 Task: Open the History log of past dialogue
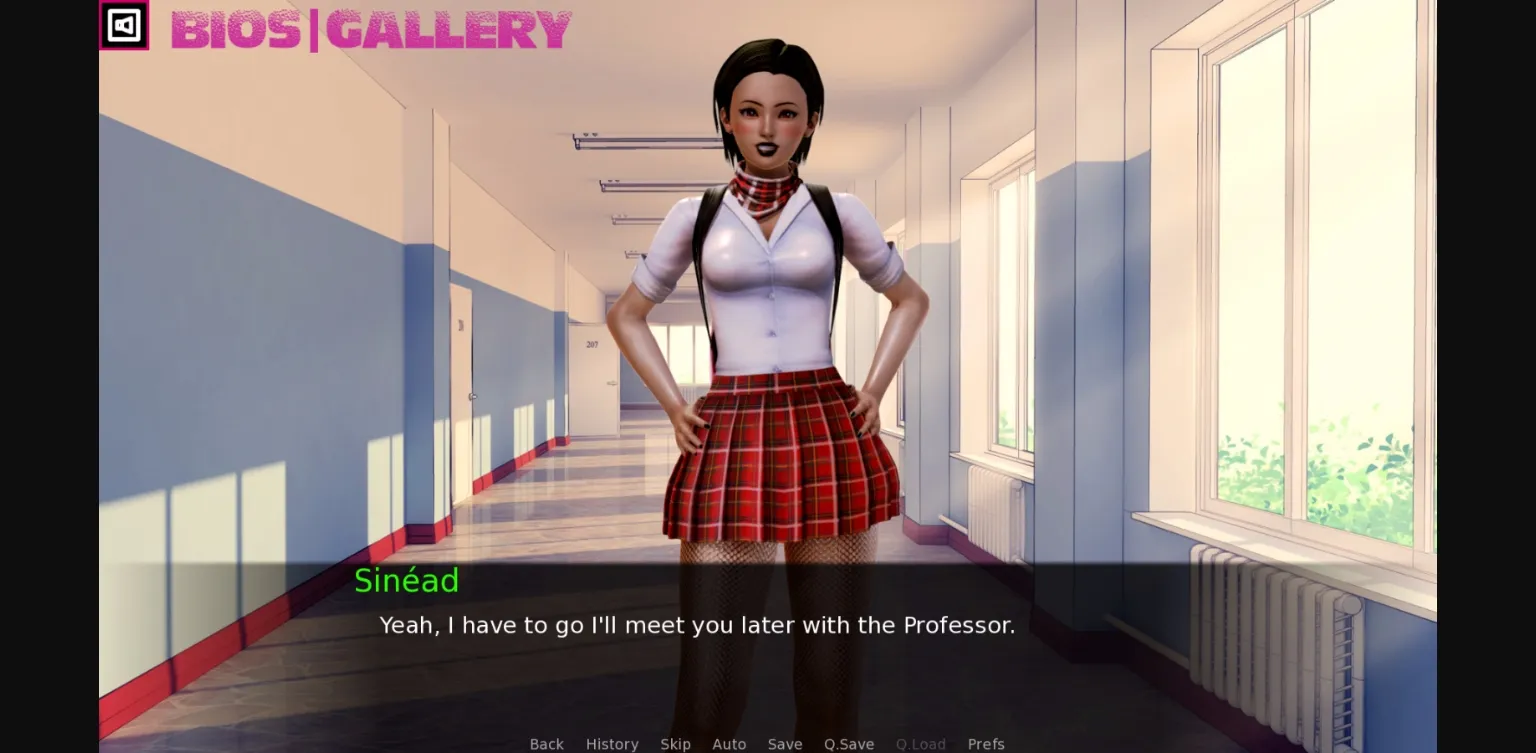coord(612,744)
